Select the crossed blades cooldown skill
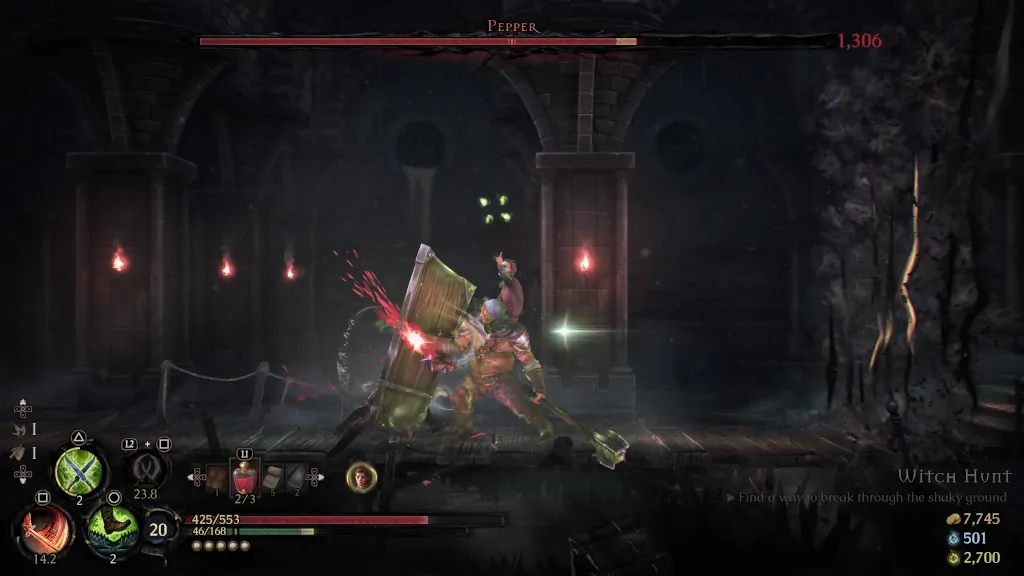The image size is (1024, 576). [x=146, y=468]
